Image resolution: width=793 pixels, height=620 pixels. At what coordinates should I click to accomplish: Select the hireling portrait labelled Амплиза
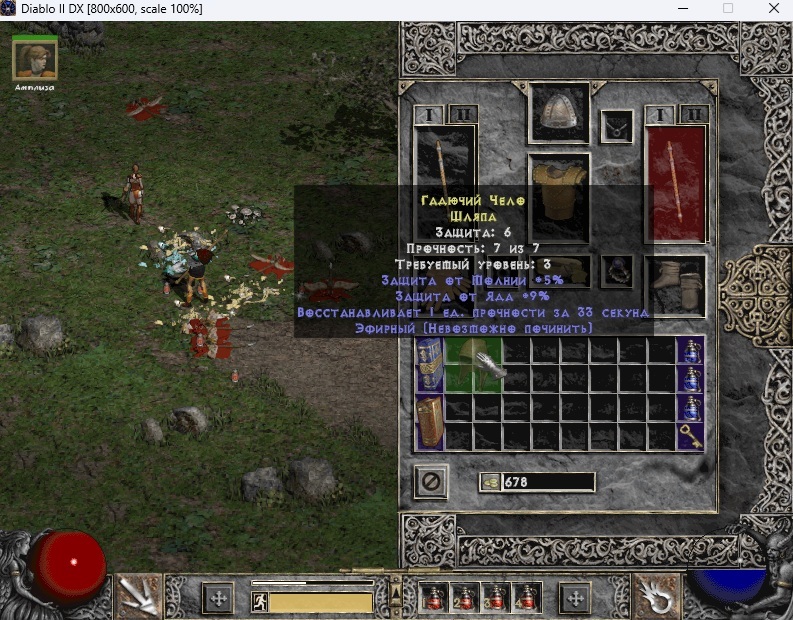pos(34,60)
